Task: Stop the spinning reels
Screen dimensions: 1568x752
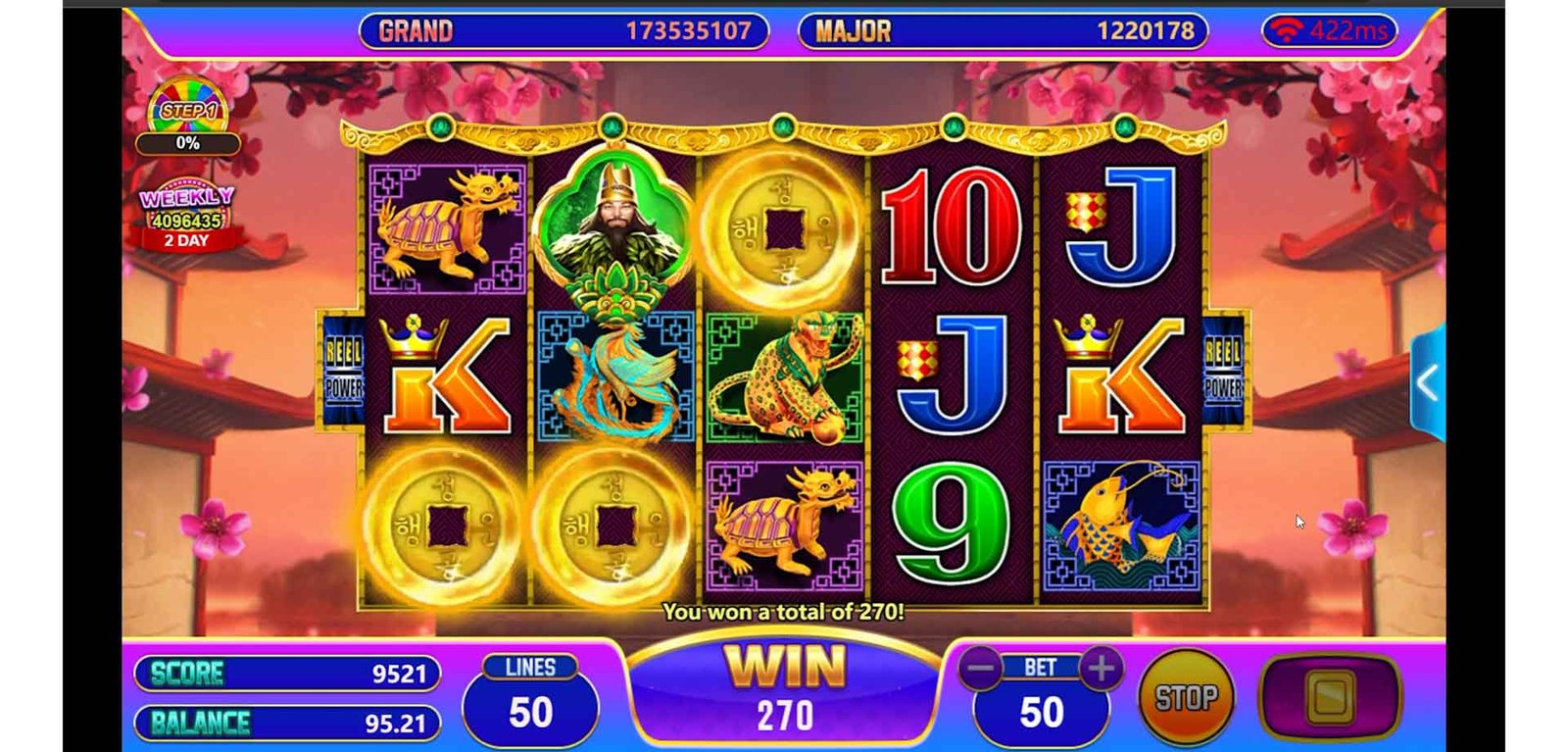Action: (x=1186, y=697)
